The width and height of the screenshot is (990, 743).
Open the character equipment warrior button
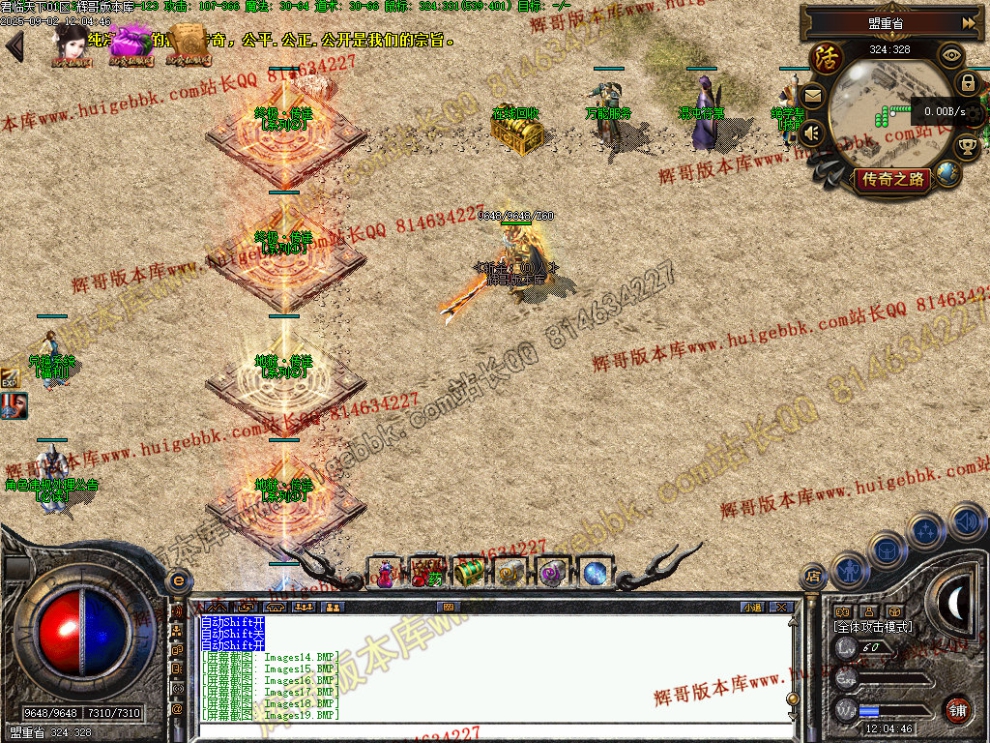click(x=849, y=571)
